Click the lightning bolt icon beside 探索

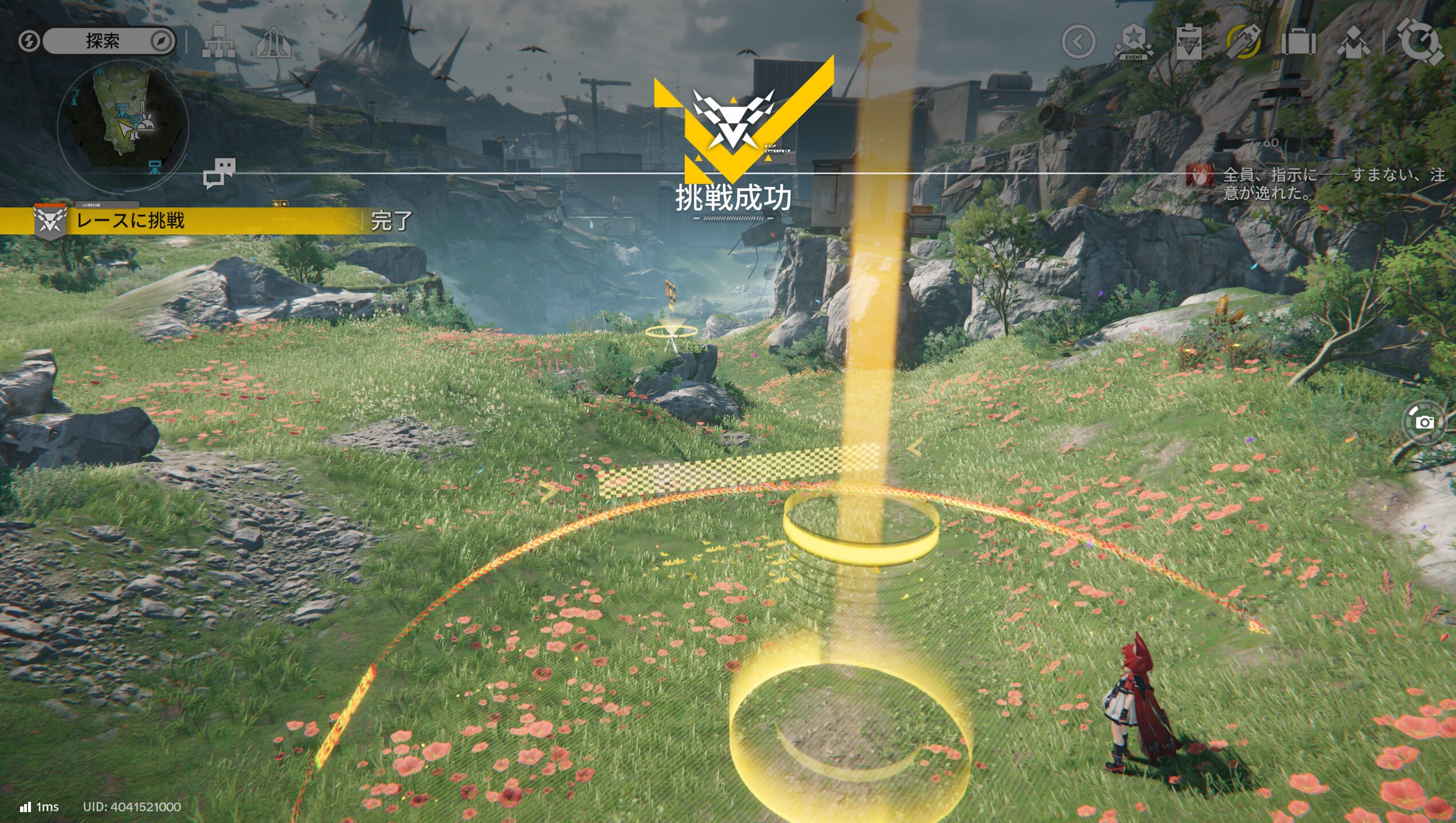click(x=28, y=41)
